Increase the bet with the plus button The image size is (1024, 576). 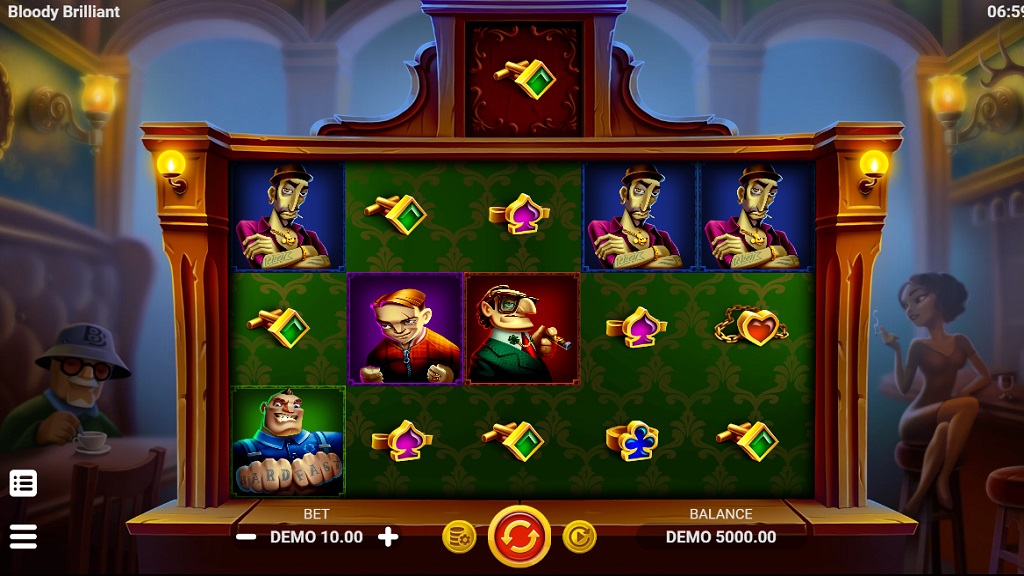pos(388,537)
